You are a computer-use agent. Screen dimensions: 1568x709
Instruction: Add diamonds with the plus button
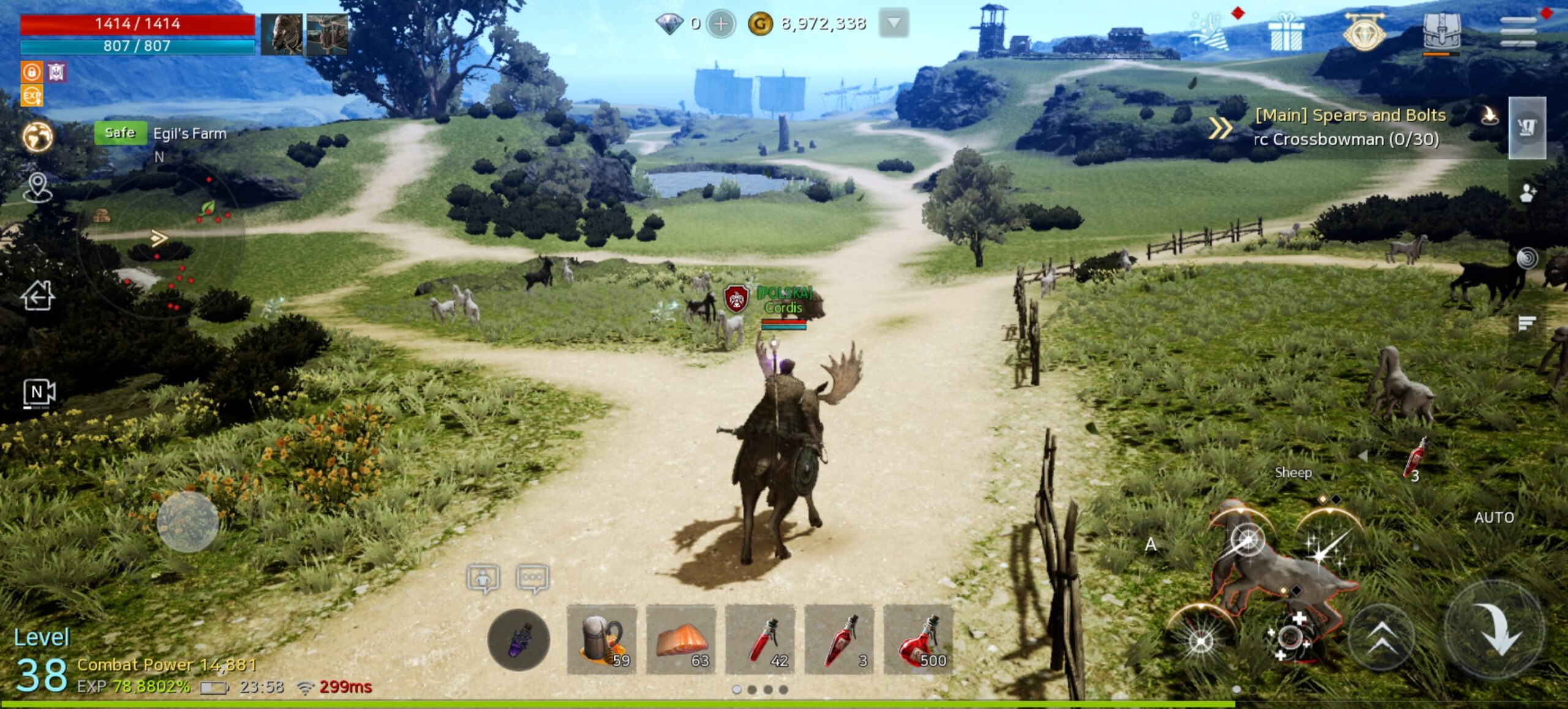pos(721,24)
